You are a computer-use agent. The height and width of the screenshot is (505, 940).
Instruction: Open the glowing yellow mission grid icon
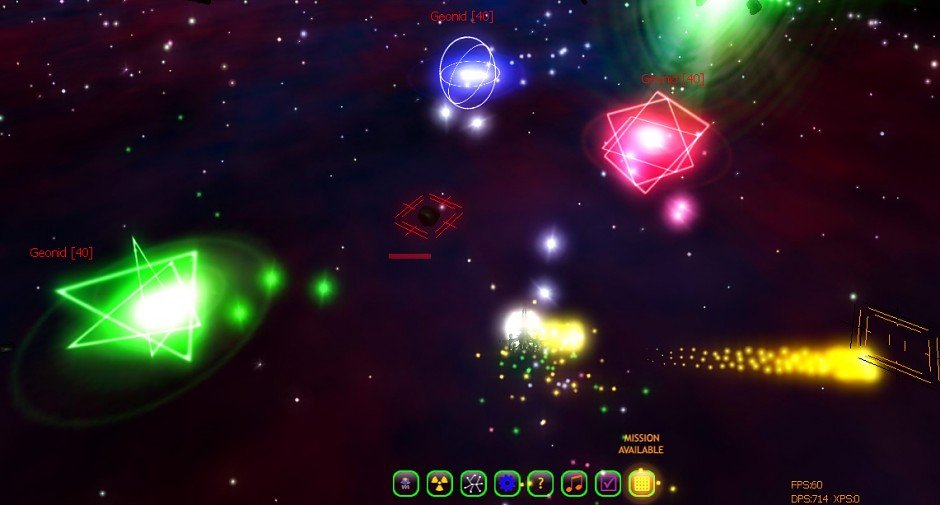point(642,484)
